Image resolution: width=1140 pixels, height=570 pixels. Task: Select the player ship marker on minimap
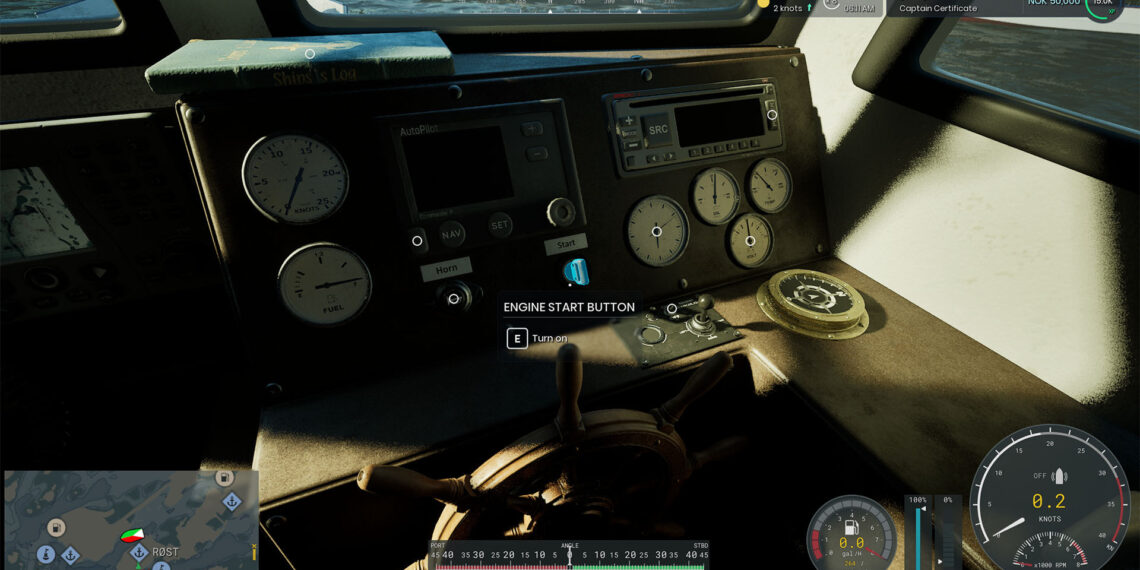click(132, 536)
